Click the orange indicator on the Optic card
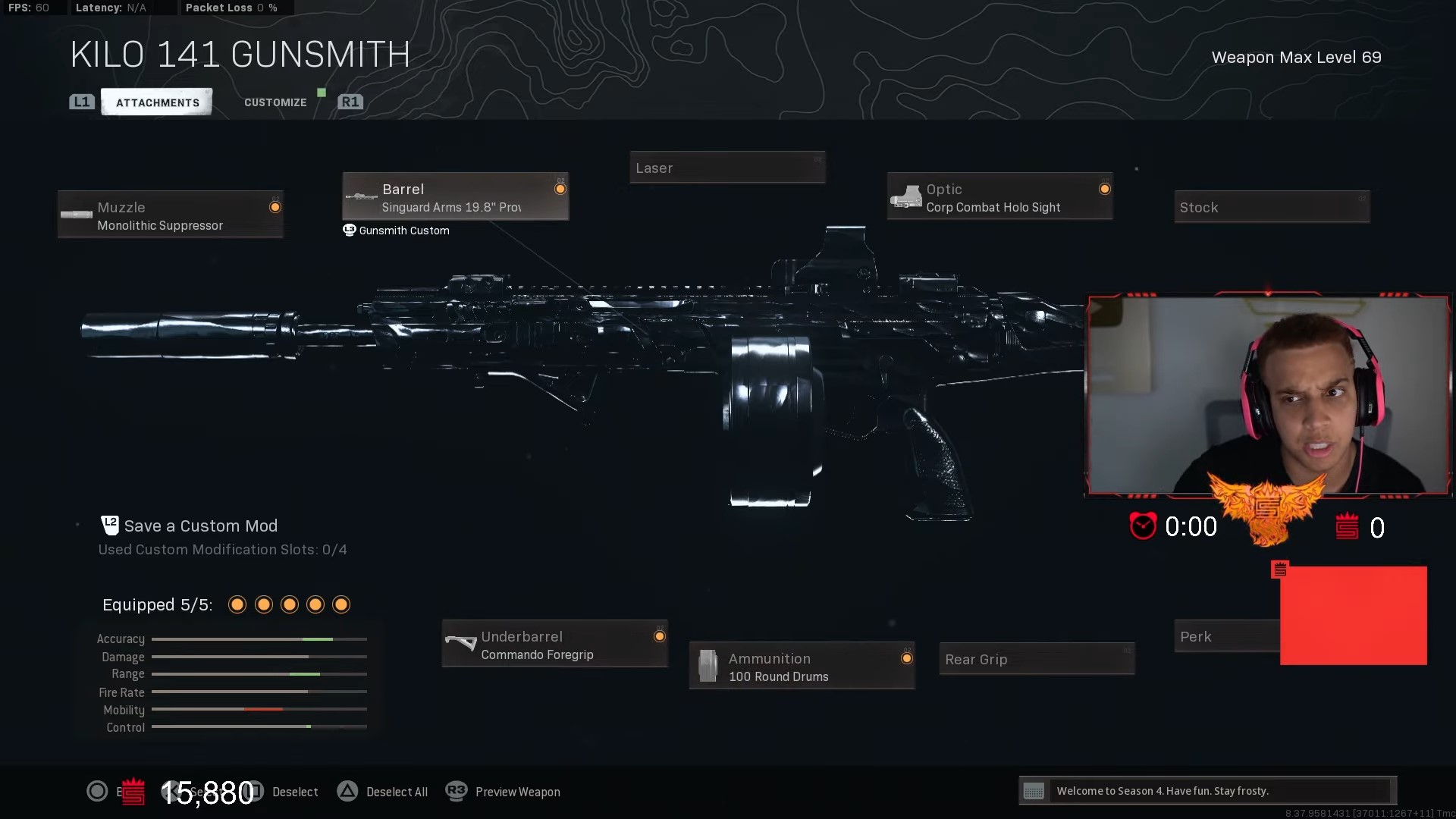 (x=1105, y=189)
